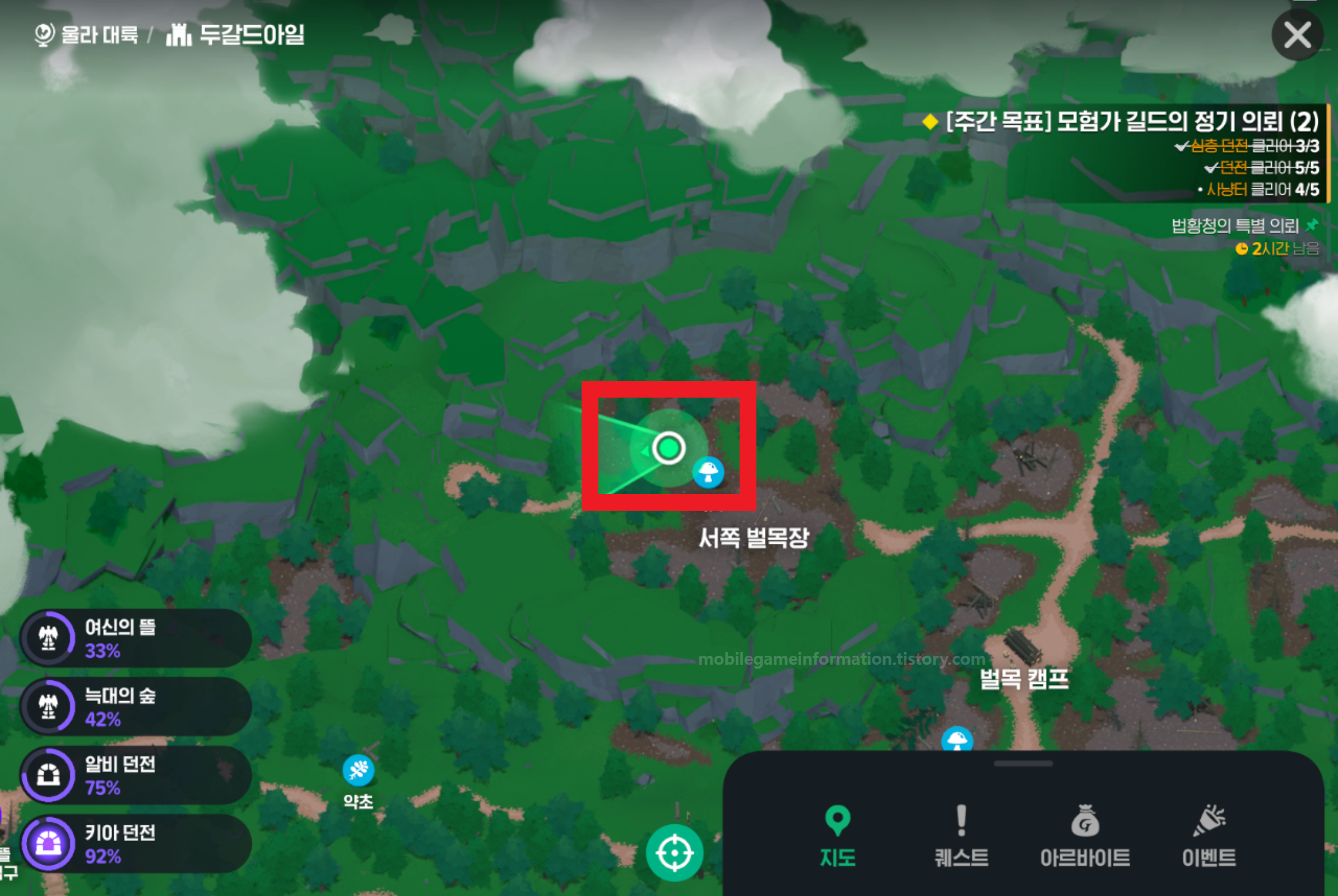
Task: Click the 늑대의 숲 forest icon
Action: pos(50,707)
